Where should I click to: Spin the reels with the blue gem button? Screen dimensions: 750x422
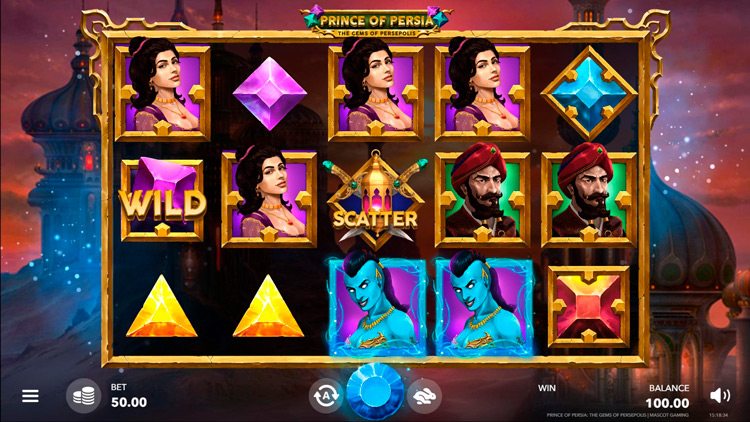[375, 393]
